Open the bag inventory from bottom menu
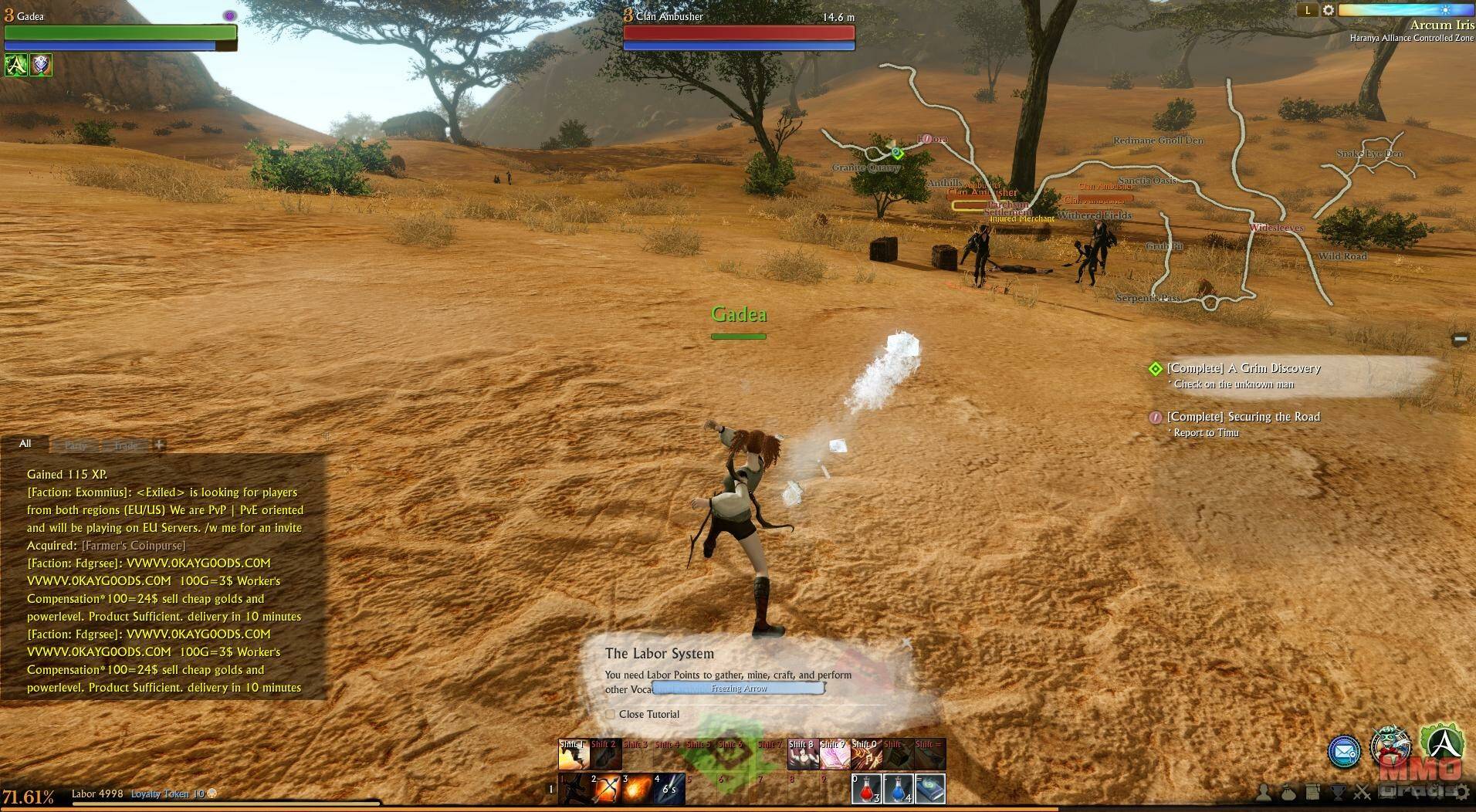Screen dimensions: 1476x812 [1288, 792]
